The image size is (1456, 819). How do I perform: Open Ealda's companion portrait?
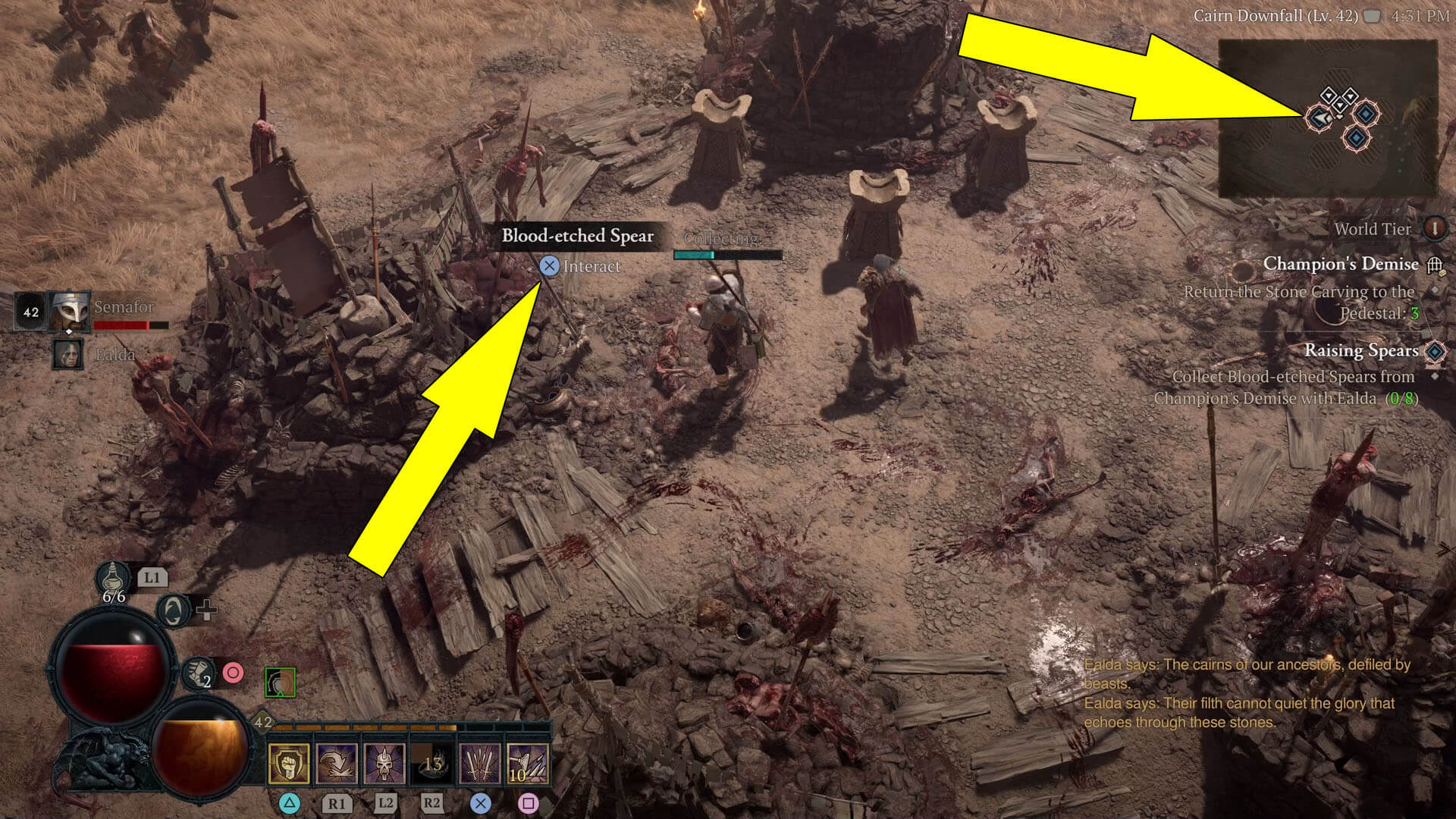(67, 353)
